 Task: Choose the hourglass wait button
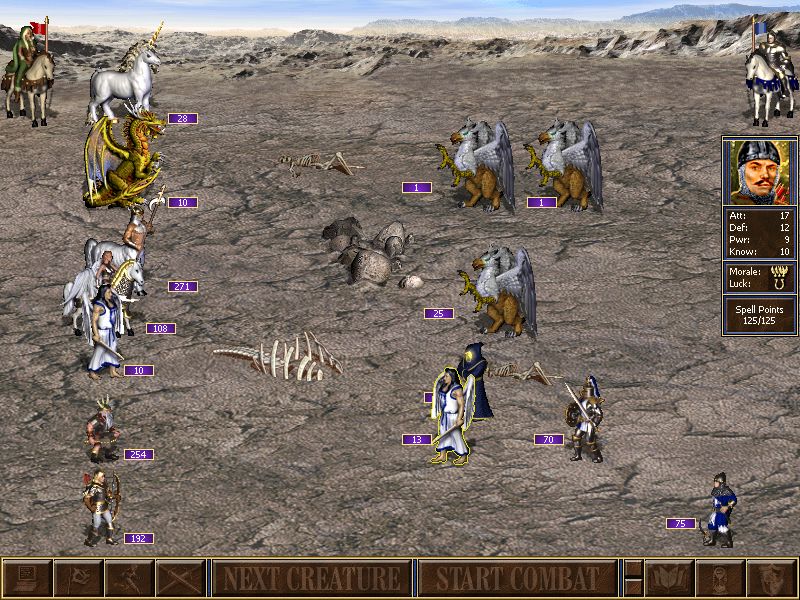coord(719,578)
